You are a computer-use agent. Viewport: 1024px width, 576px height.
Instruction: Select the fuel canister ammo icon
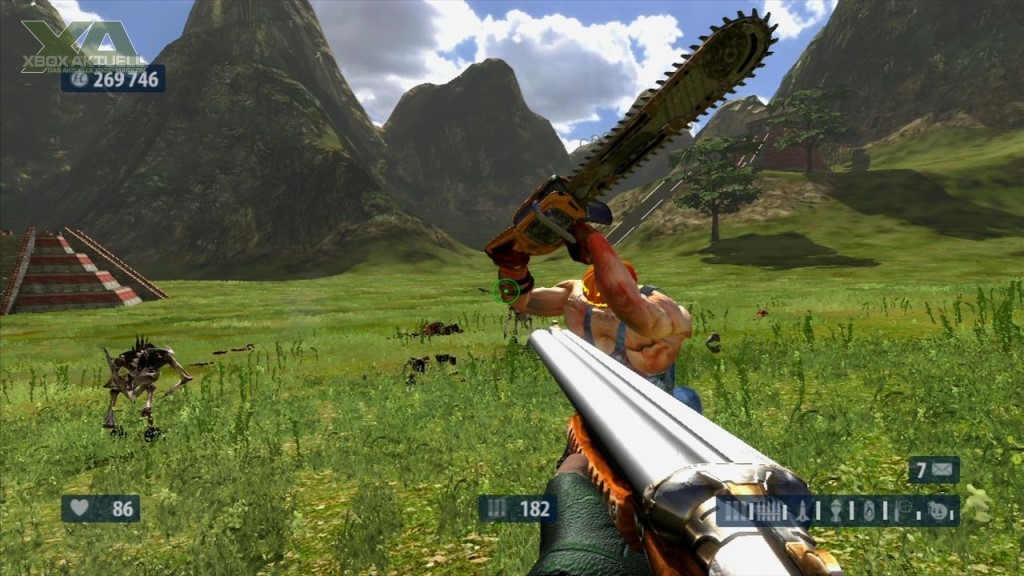click(869, 510)
